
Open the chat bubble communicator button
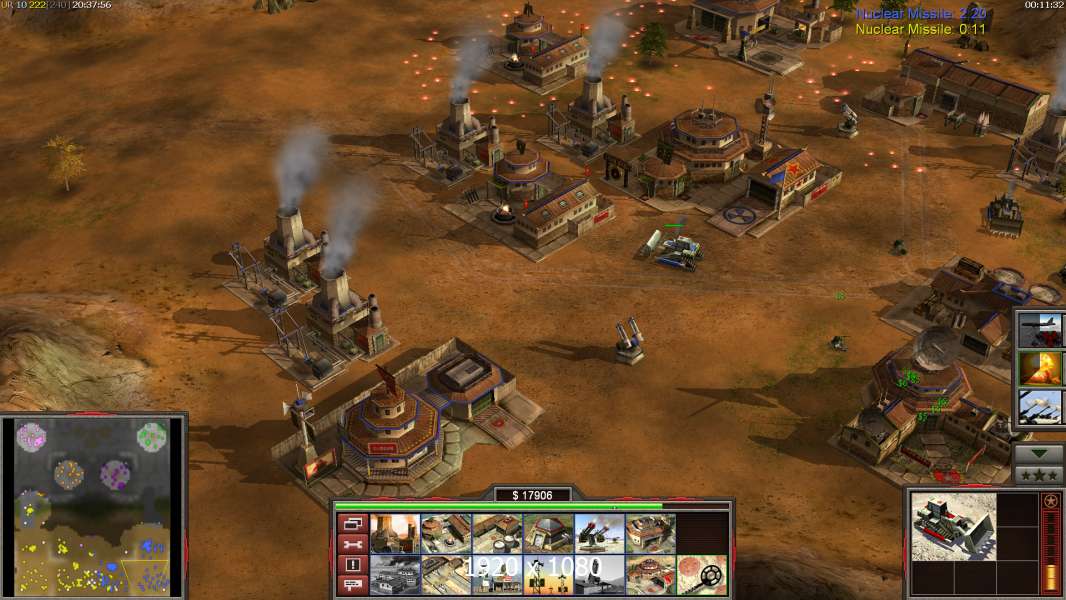coord(352,585)
